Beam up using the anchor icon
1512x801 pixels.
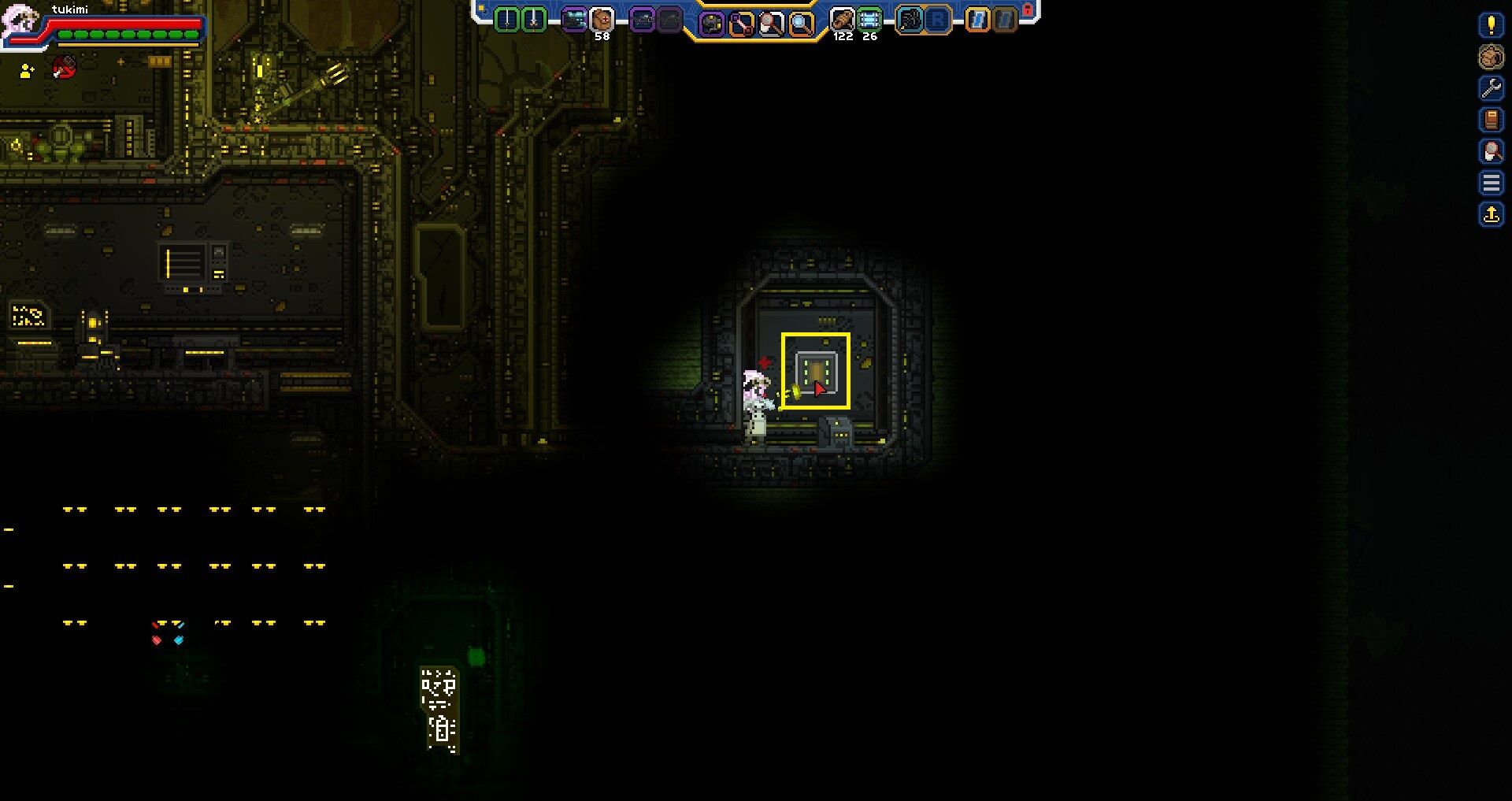coord(1491,214)
